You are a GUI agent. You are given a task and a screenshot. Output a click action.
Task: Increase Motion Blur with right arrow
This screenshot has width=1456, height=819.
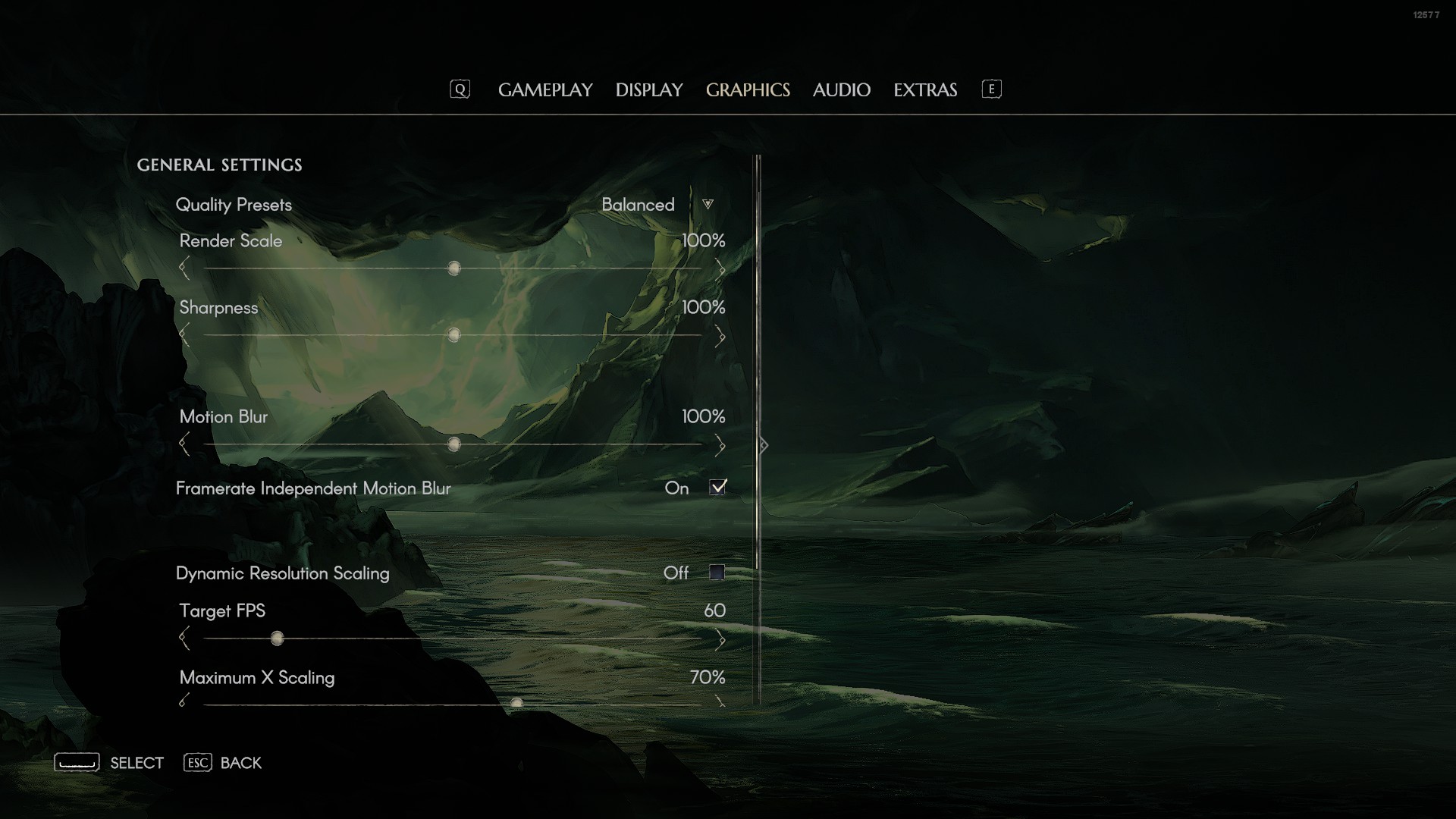coord(720,445)
